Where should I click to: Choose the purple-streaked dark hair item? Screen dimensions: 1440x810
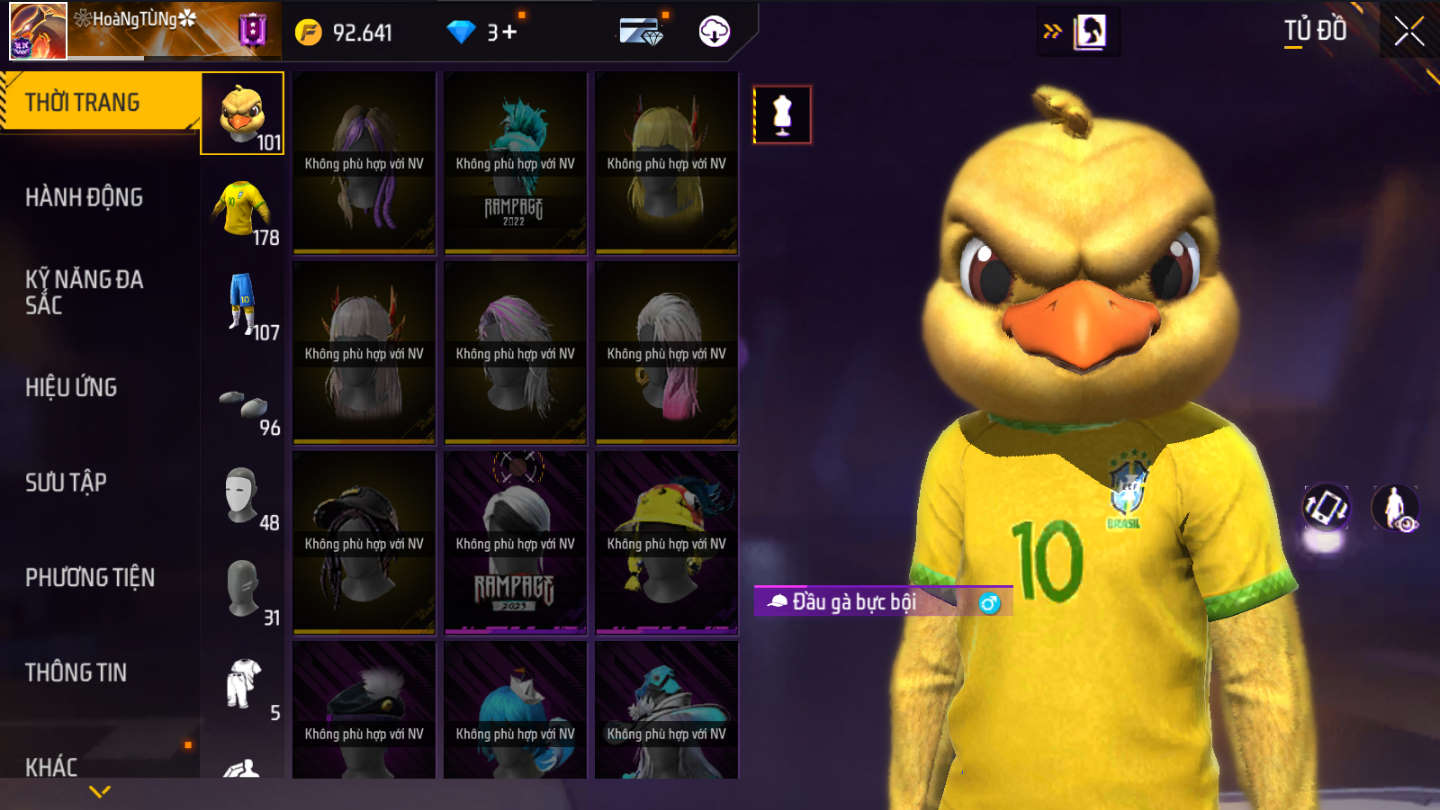[x=364, y=162]
